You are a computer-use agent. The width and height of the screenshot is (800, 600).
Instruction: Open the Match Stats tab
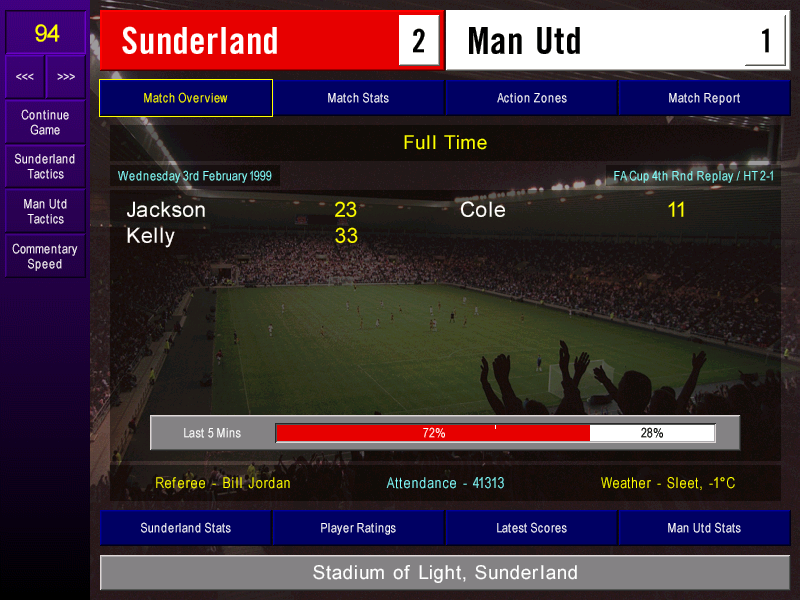(x=358, y=98)
